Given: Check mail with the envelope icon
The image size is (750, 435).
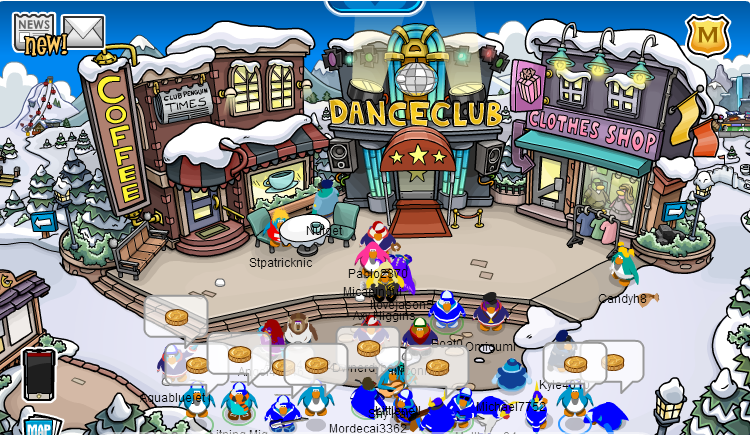Looking at the screenshot, I should tap(84, 31).
